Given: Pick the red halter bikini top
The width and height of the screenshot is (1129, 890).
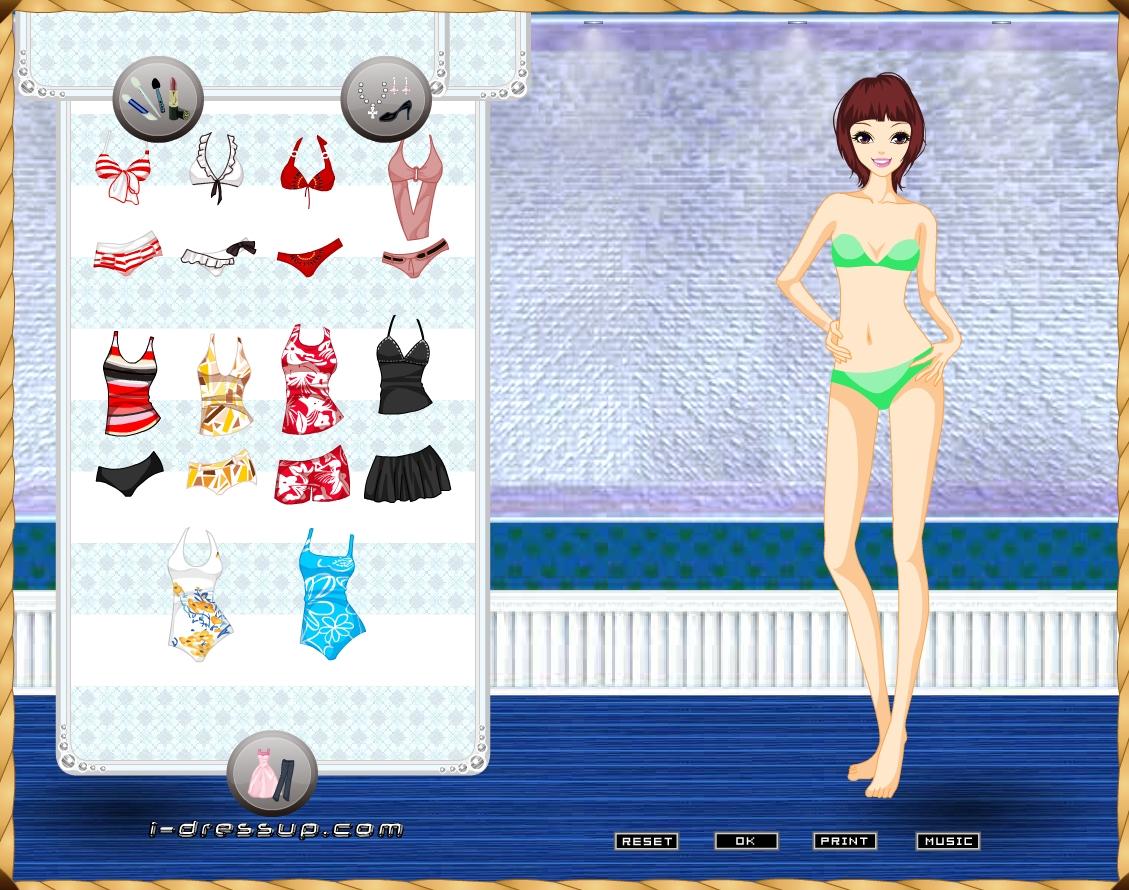Looking at the screenshot, I should point(307,170).
